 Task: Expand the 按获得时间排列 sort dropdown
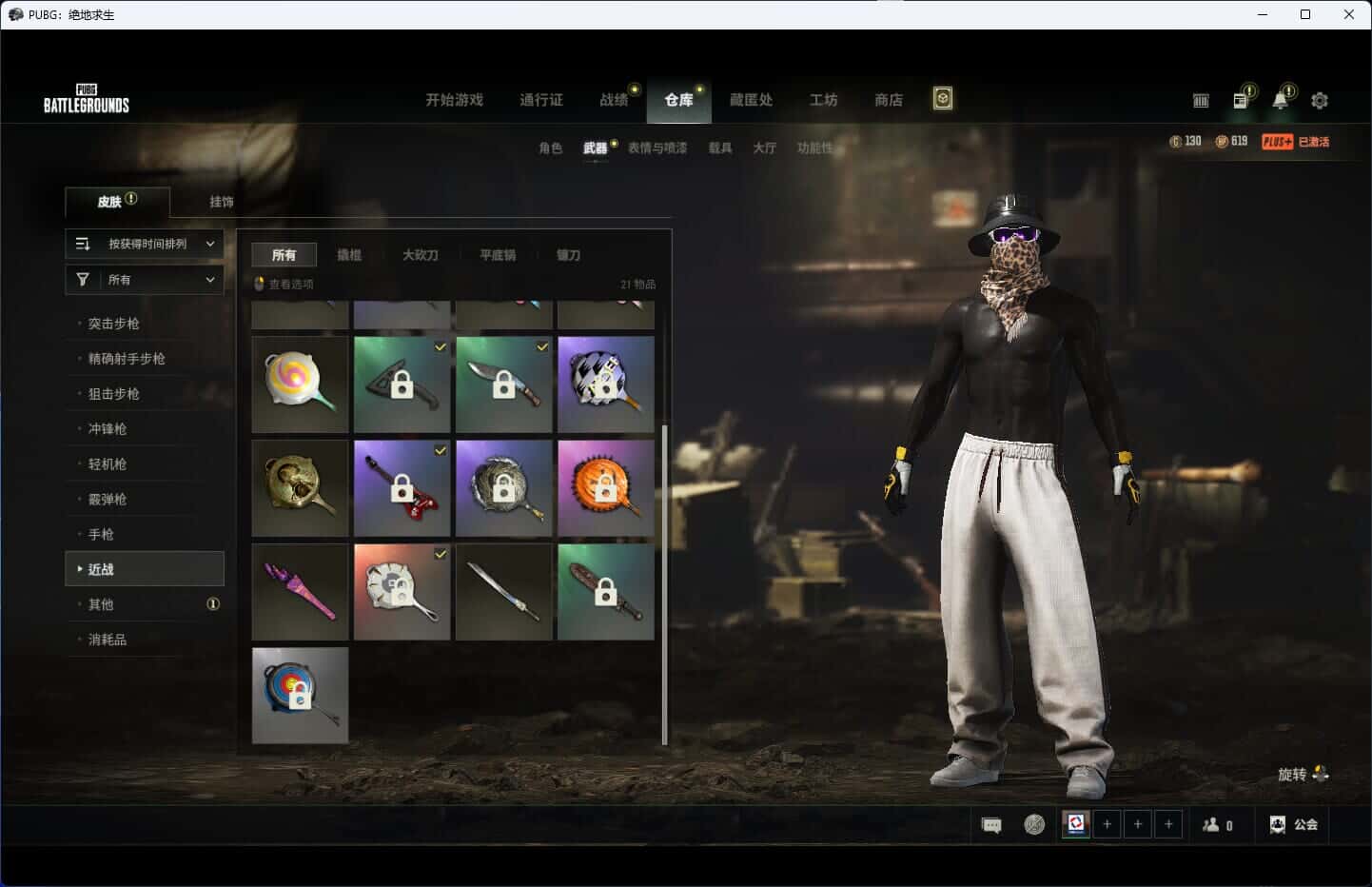[145, 245]
